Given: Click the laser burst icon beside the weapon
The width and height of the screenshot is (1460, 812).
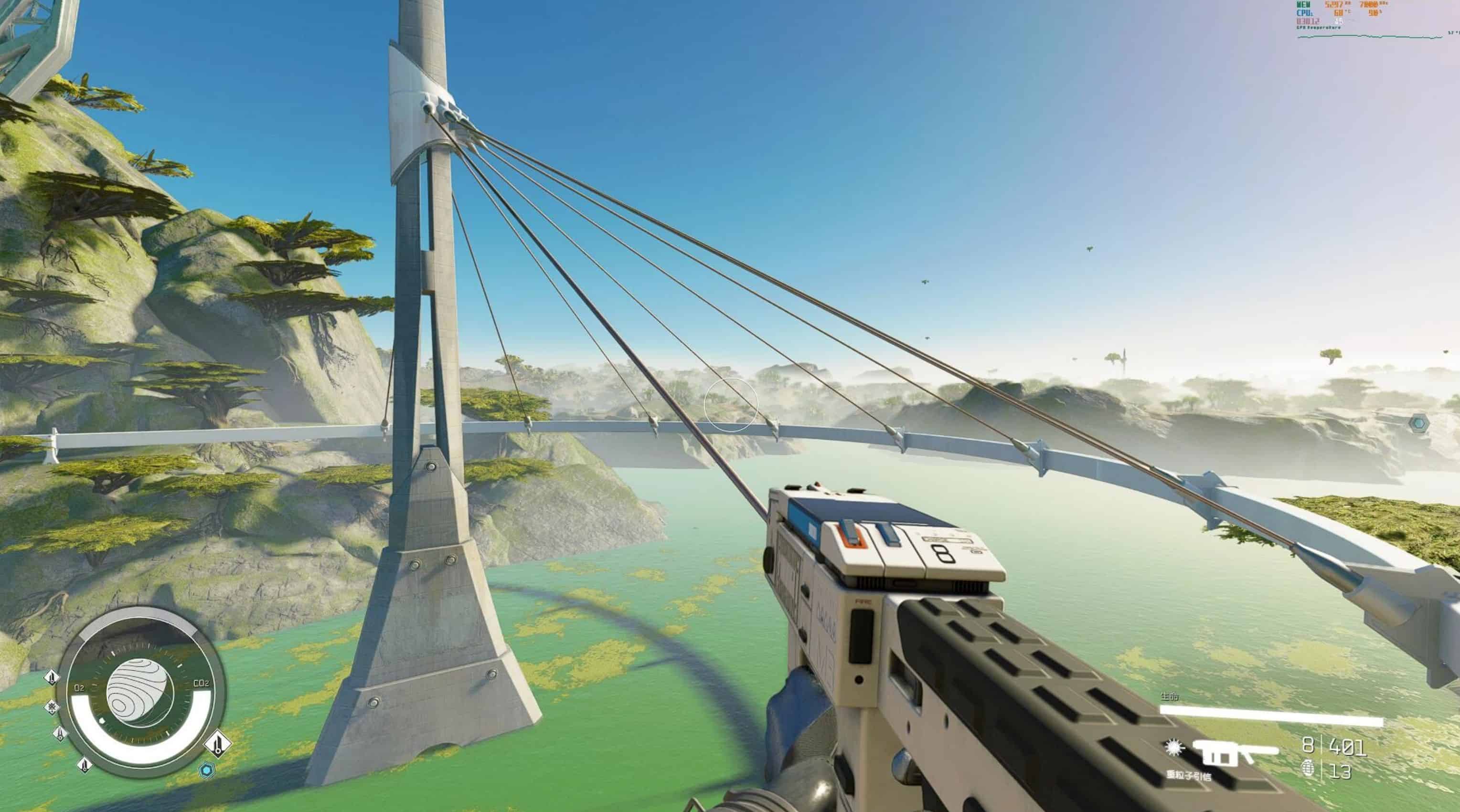Looking at the screenshot, I should pyautogui.click(x=1174, y=748).
